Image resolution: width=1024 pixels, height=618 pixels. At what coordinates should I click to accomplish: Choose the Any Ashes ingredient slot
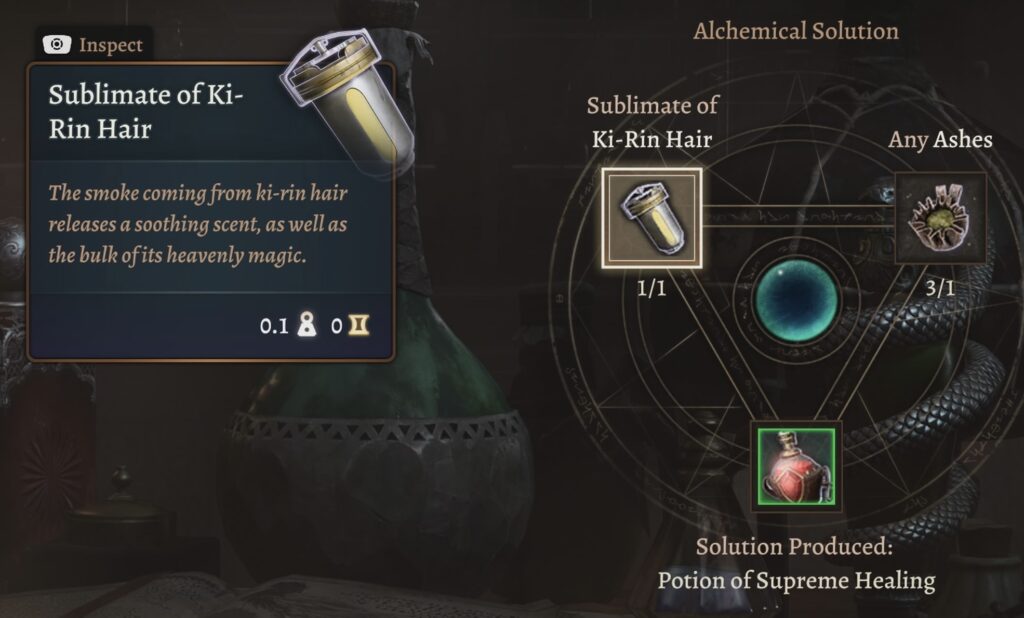tap(939, 218)
